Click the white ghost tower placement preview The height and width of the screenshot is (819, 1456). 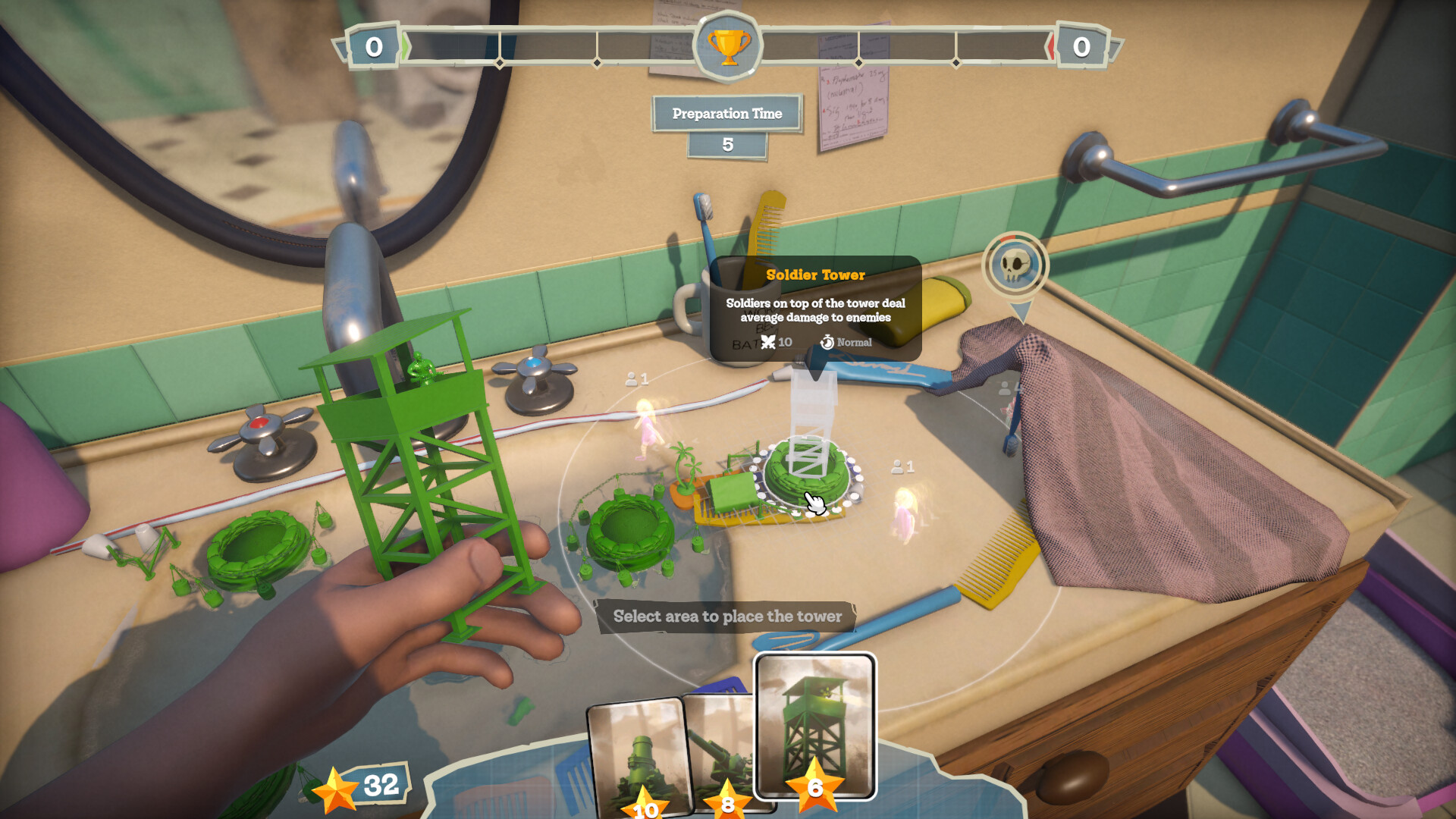pyautogui.click(x=811, y=421)
